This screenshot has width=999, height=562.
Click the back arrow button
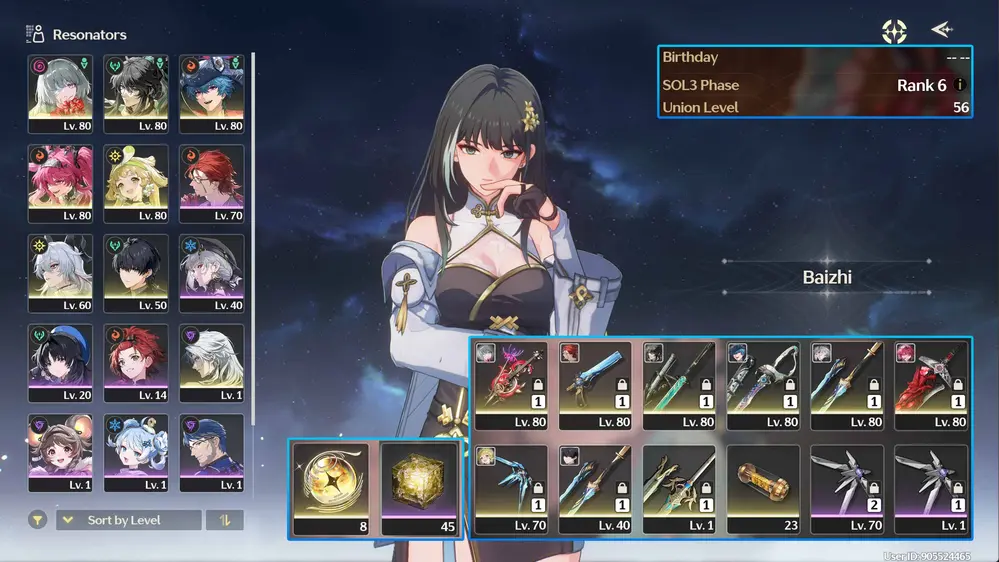(941, 30)
